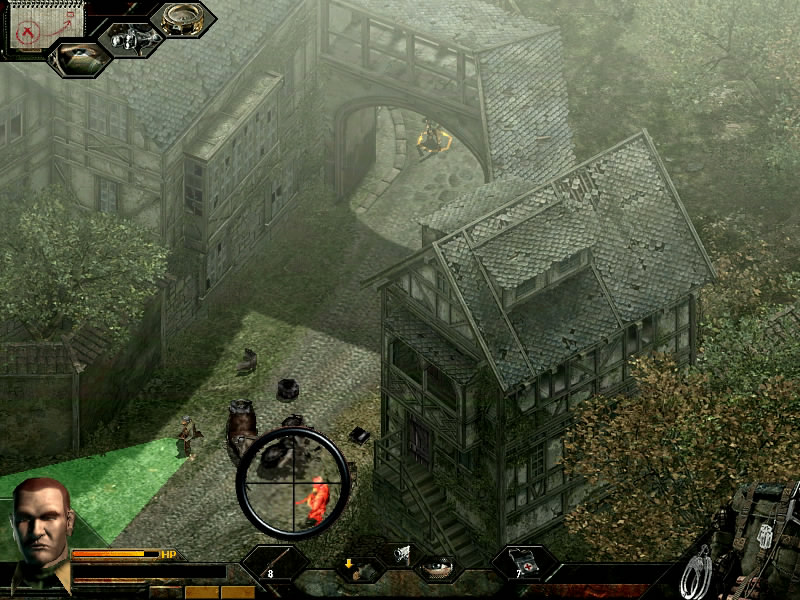Toggle the eye icon in the bottom bar

tap(436, 567)
